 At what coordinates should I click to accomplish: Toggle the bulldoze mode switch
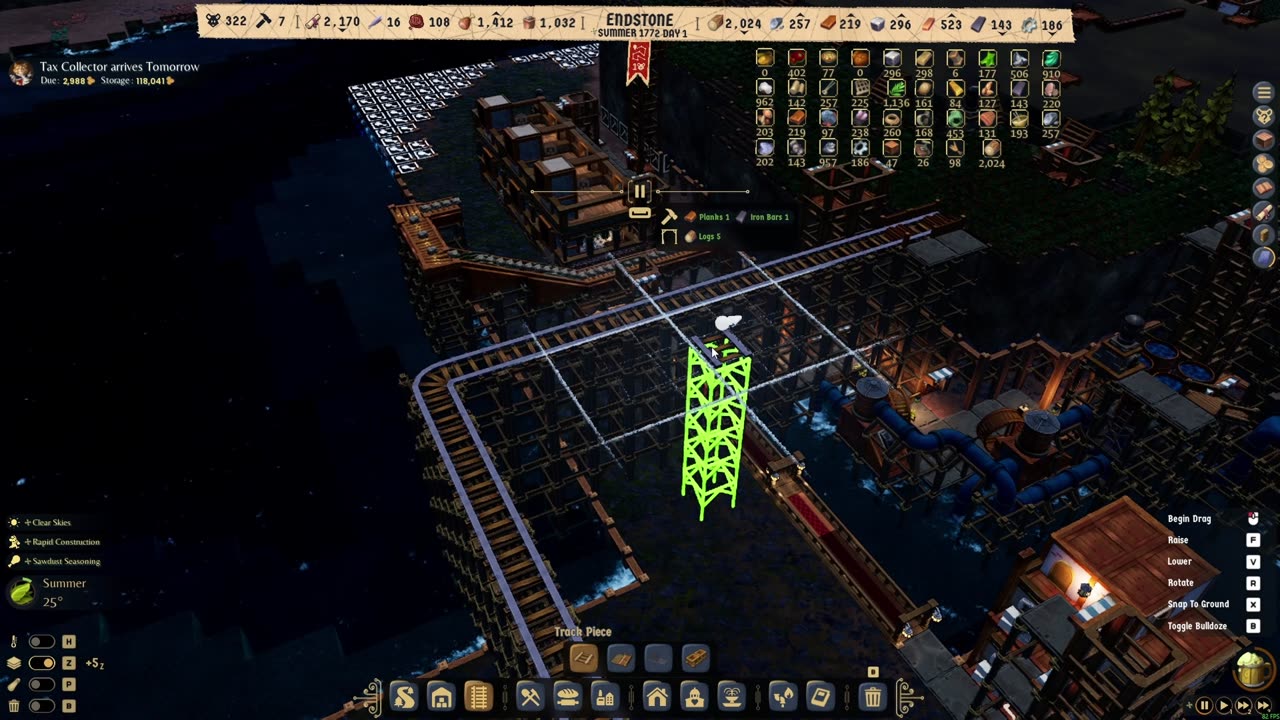click(42, 706)
